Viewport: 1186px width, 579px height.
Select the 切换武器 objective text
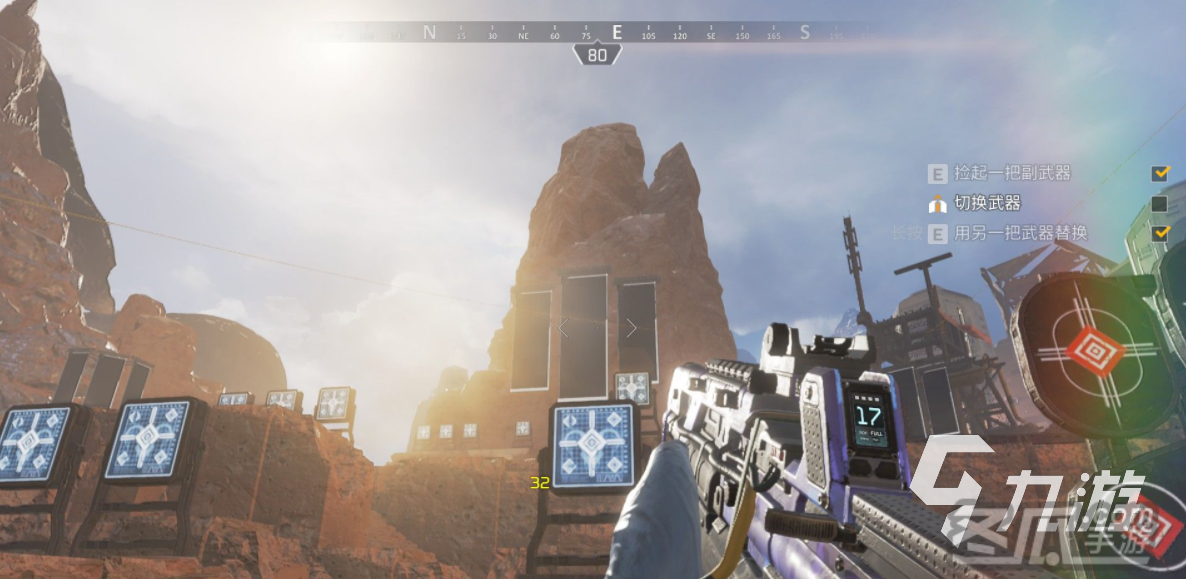point(987,204)
